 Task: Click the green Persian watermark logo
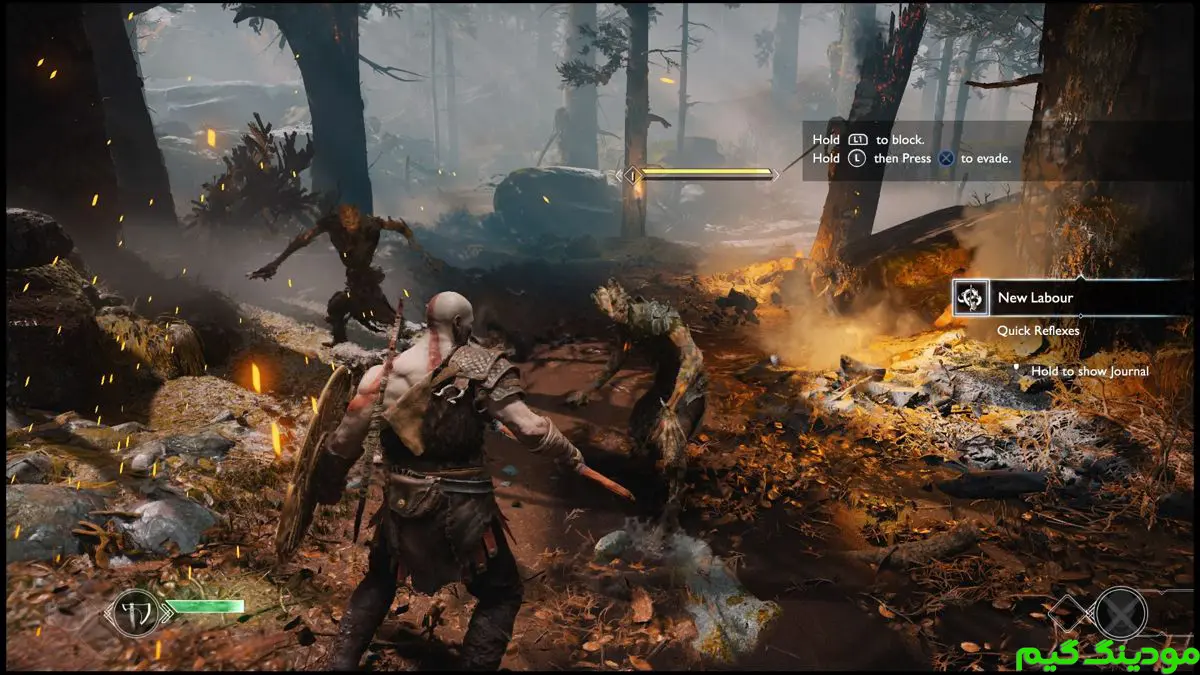(1103, 654)
